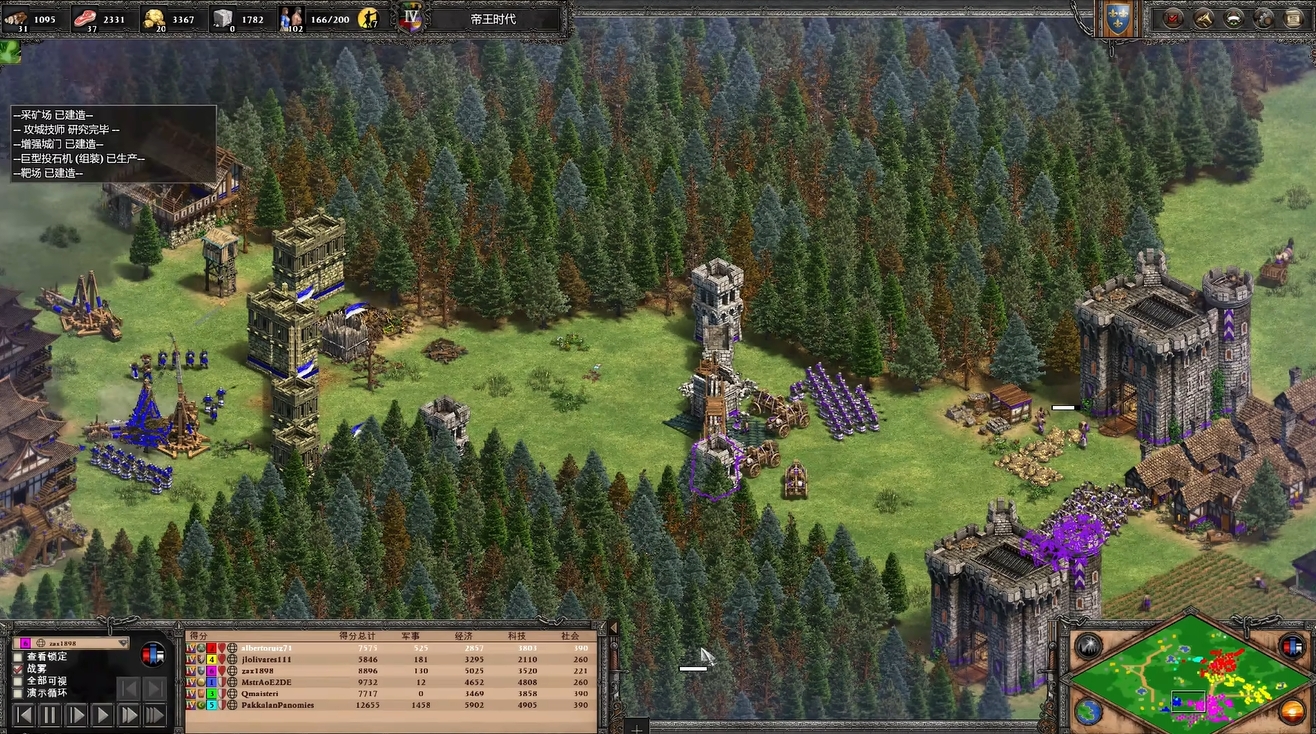Viewport: 1316px width, 734px height.
Task: Toggle the minimap's red-blue banner color button
Action: 1292,648
